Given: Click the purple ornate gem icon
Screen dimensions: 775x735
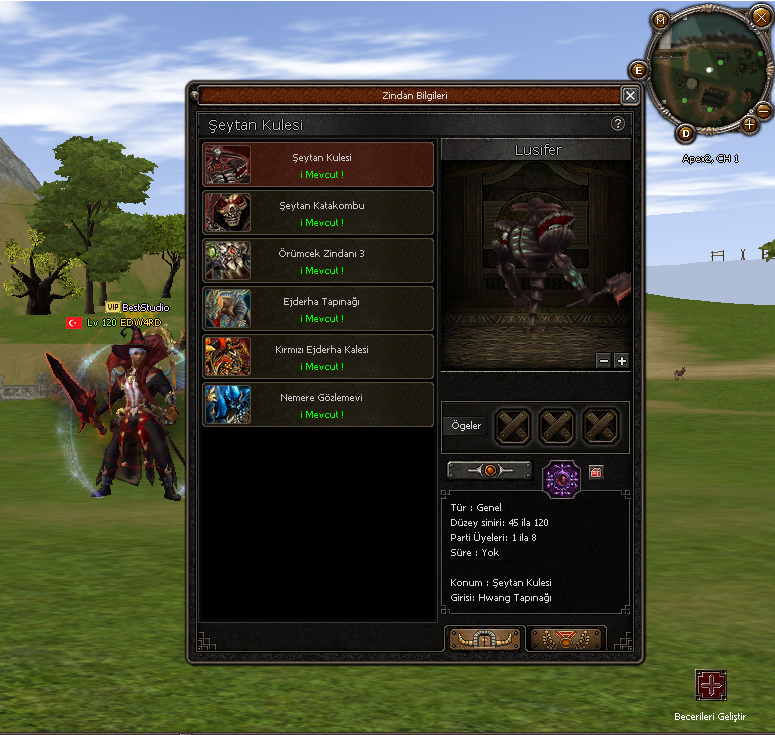Looking at the screenshot, I should coord(560,478).
